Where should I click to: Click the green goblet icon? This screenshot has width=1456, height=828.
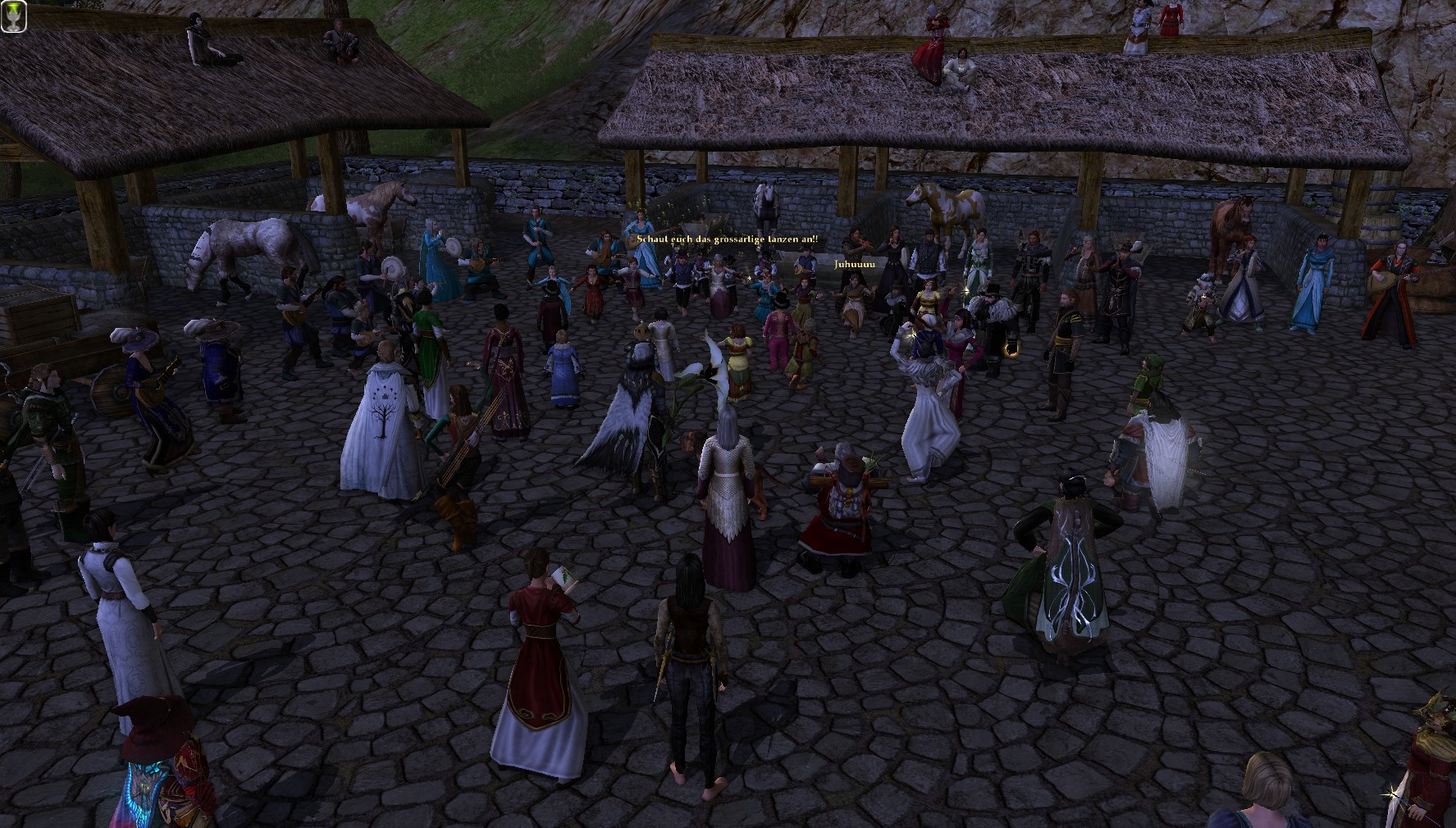(14, 16)
